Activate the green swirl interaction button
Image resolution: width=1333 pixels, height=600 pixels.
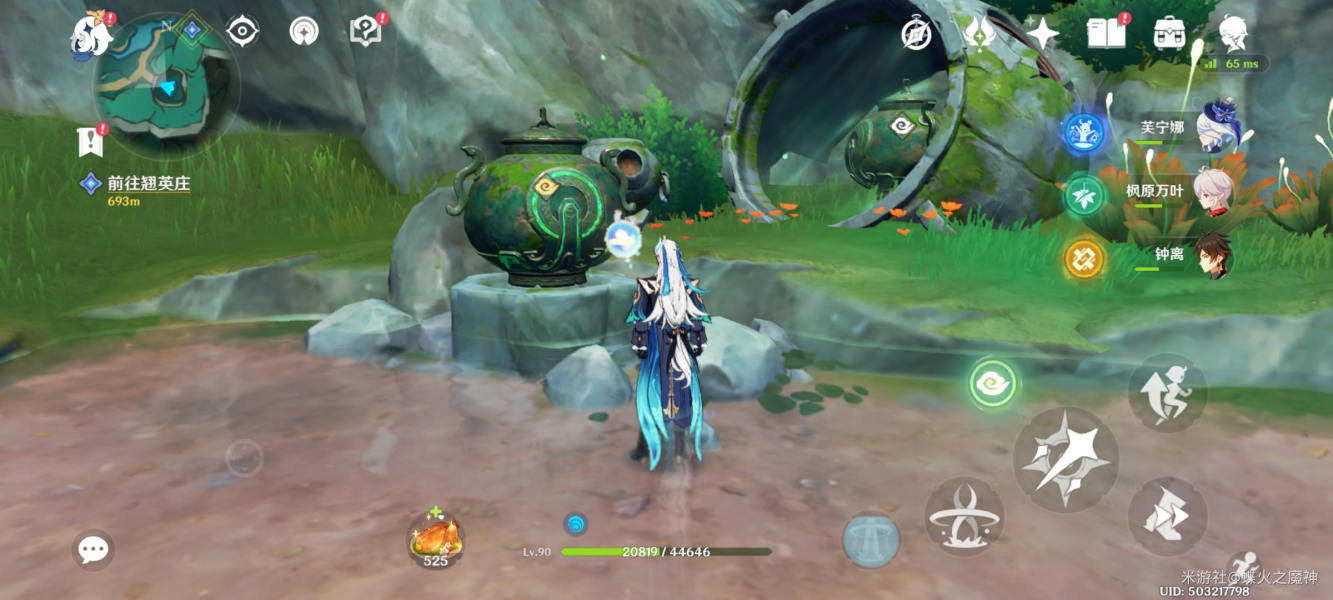(x=992, y=384)
